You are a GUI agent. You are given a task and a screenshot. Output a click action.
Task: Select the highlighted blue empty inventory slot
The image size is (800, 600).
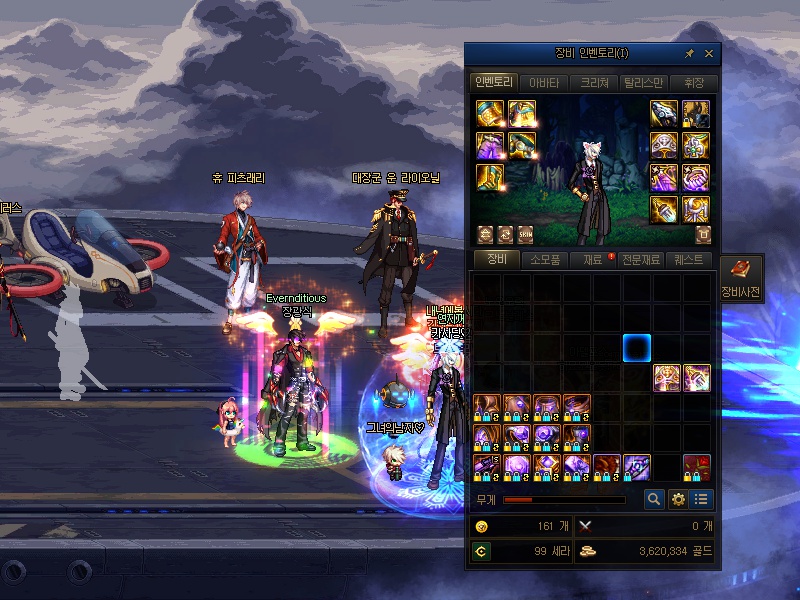637,348
